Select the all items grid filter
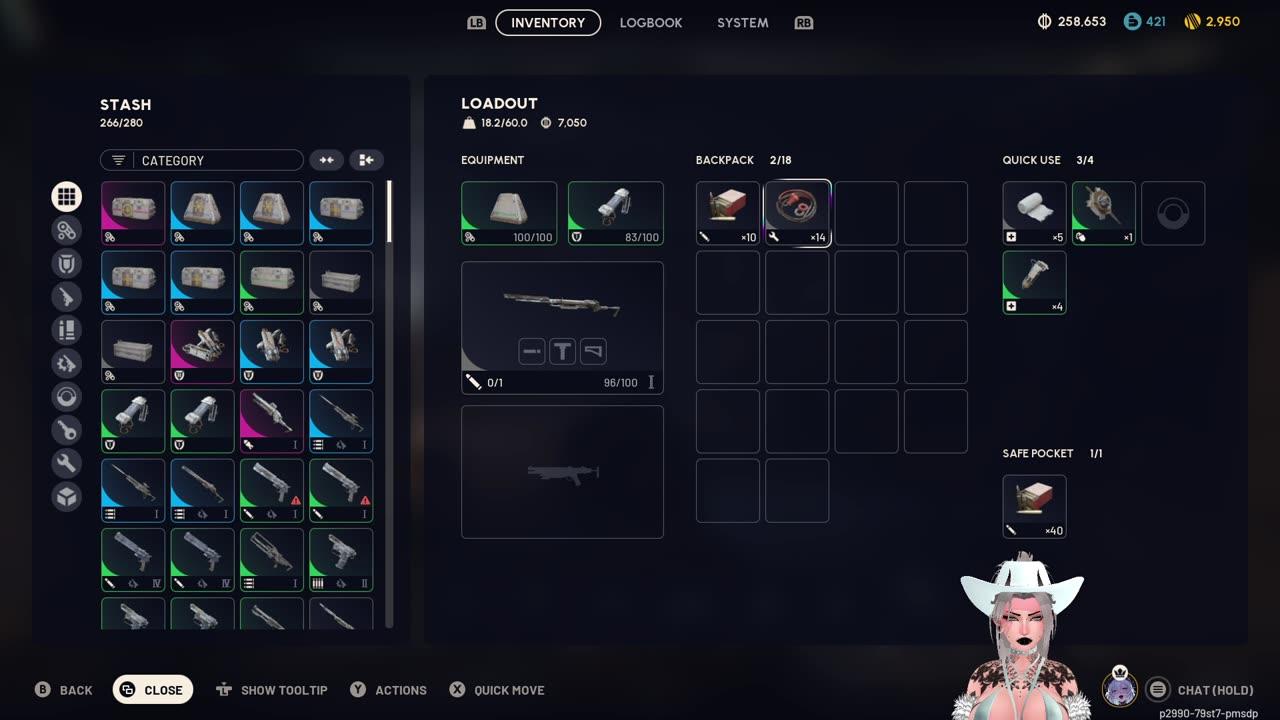Viewport: 1280px width, 720px height. click(66, 196)
